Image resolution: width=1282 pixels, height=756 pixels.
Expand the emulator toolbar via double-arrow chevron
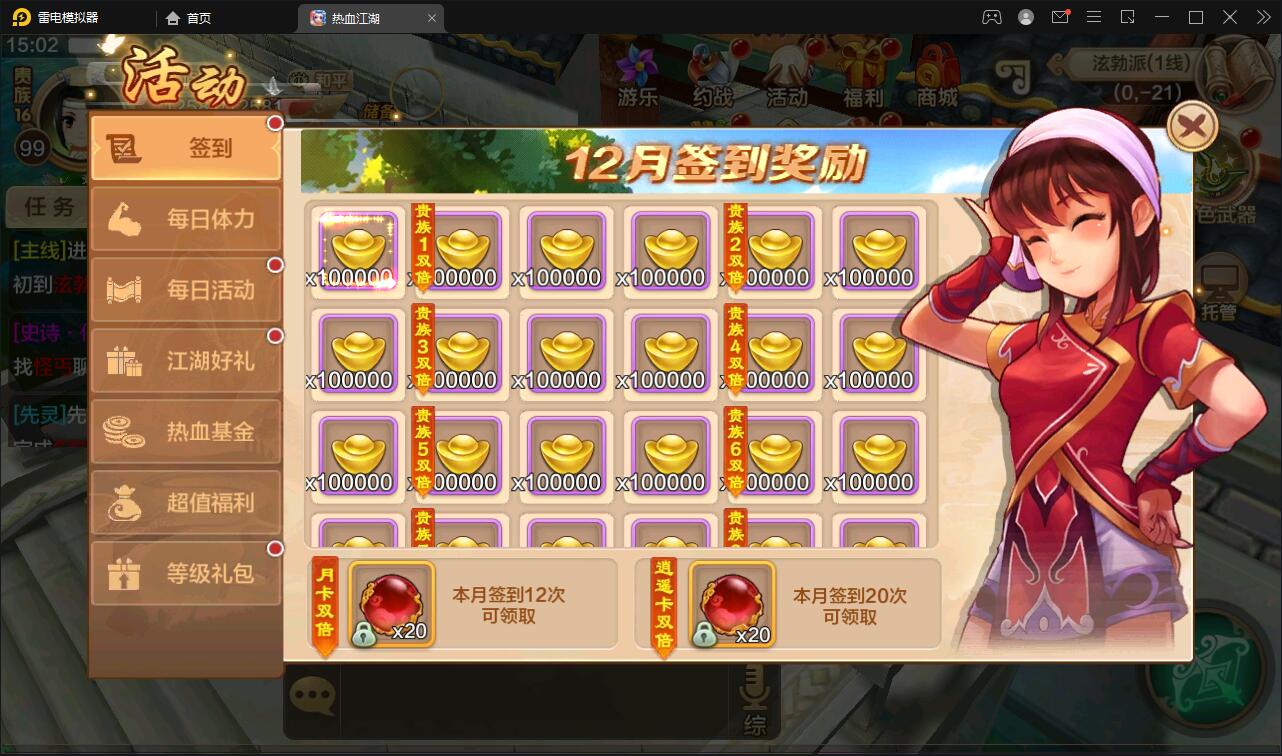[x=1262, y=17]
